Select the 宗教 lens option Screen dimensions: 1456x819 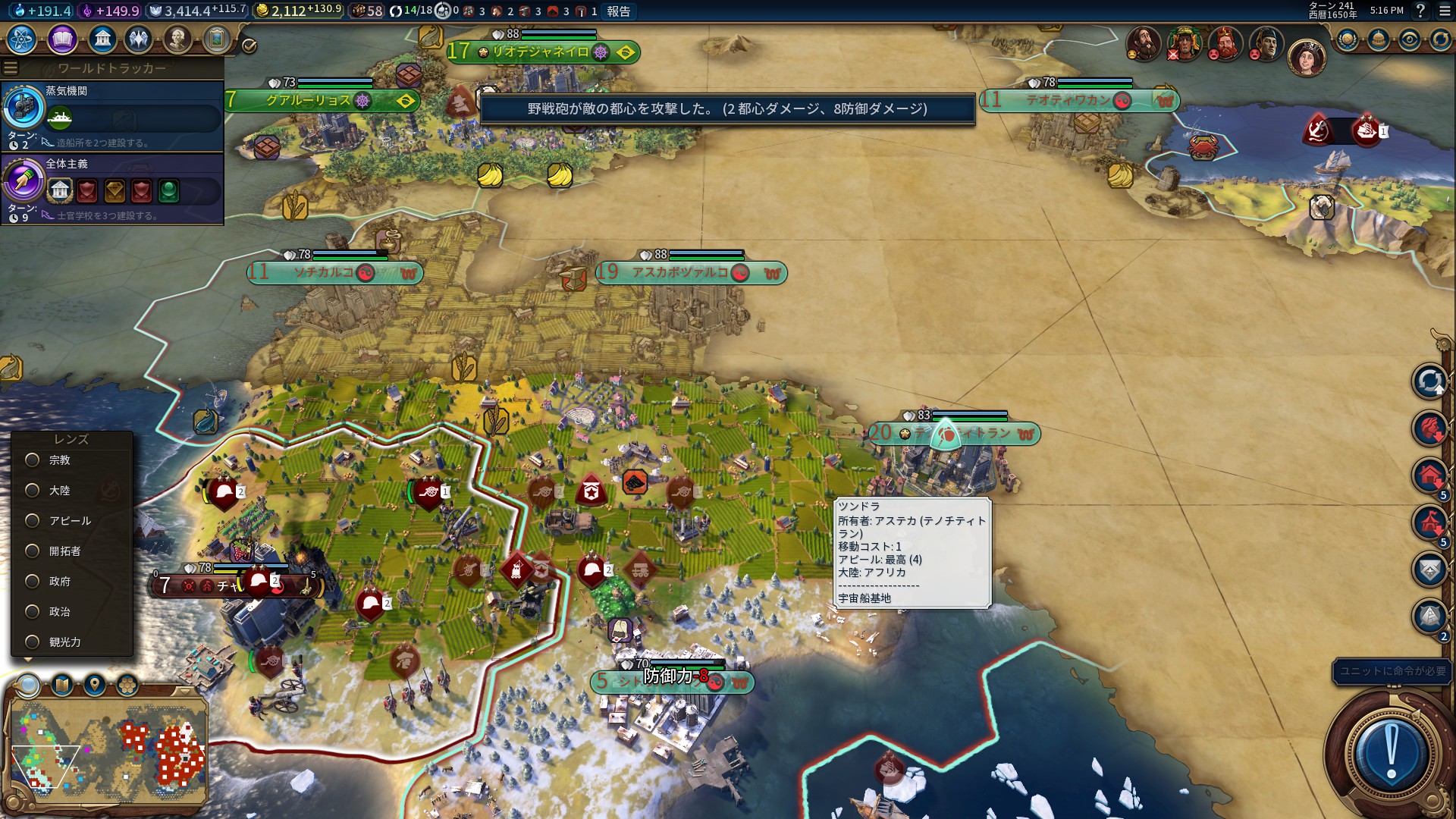33,460
